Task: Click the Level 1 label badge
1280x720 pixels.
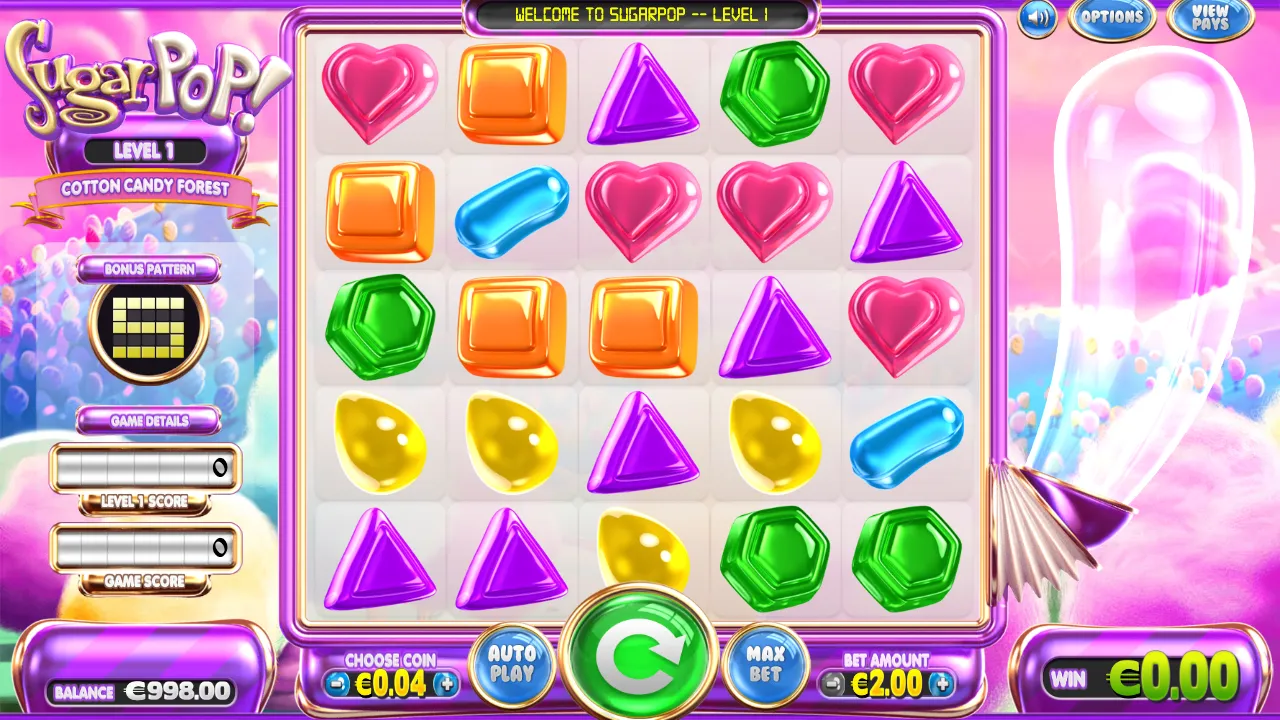Action: pos(146,150)
